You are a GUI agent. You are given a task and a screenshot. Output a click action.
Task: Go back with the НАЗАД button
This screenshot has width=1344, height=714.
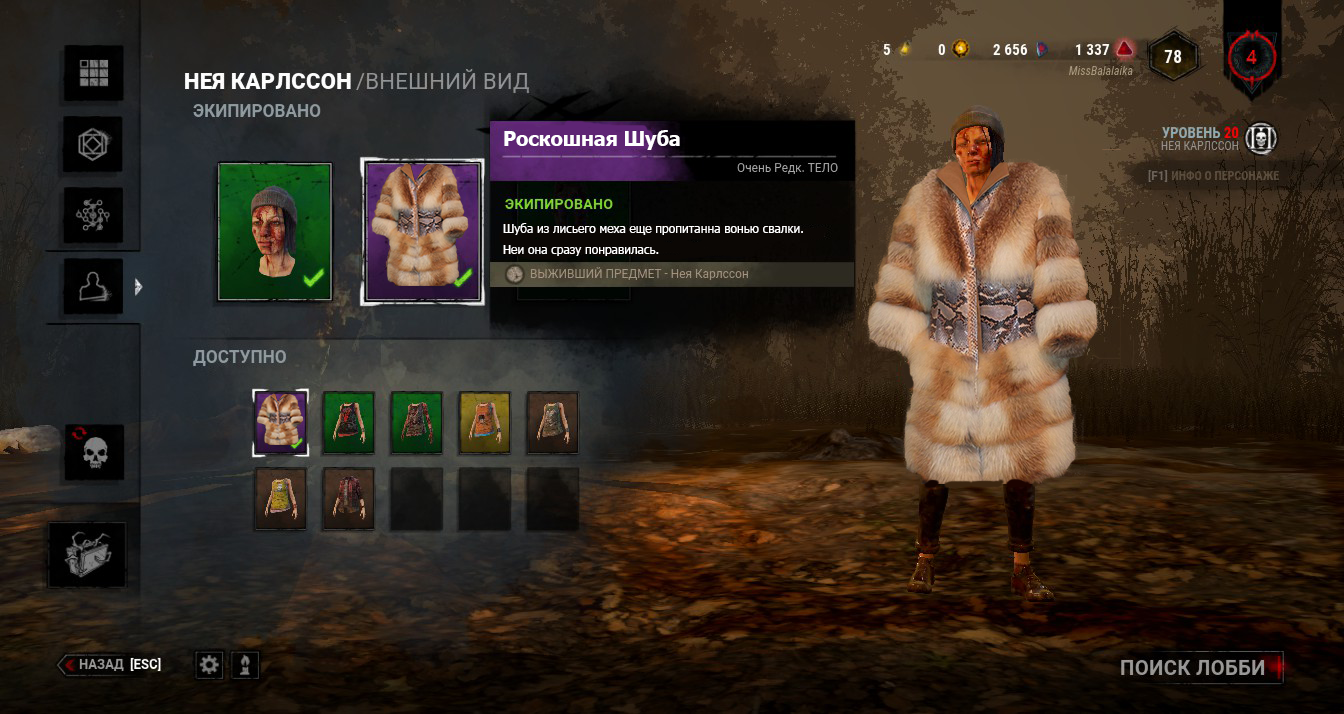click(x=110, y=664)
